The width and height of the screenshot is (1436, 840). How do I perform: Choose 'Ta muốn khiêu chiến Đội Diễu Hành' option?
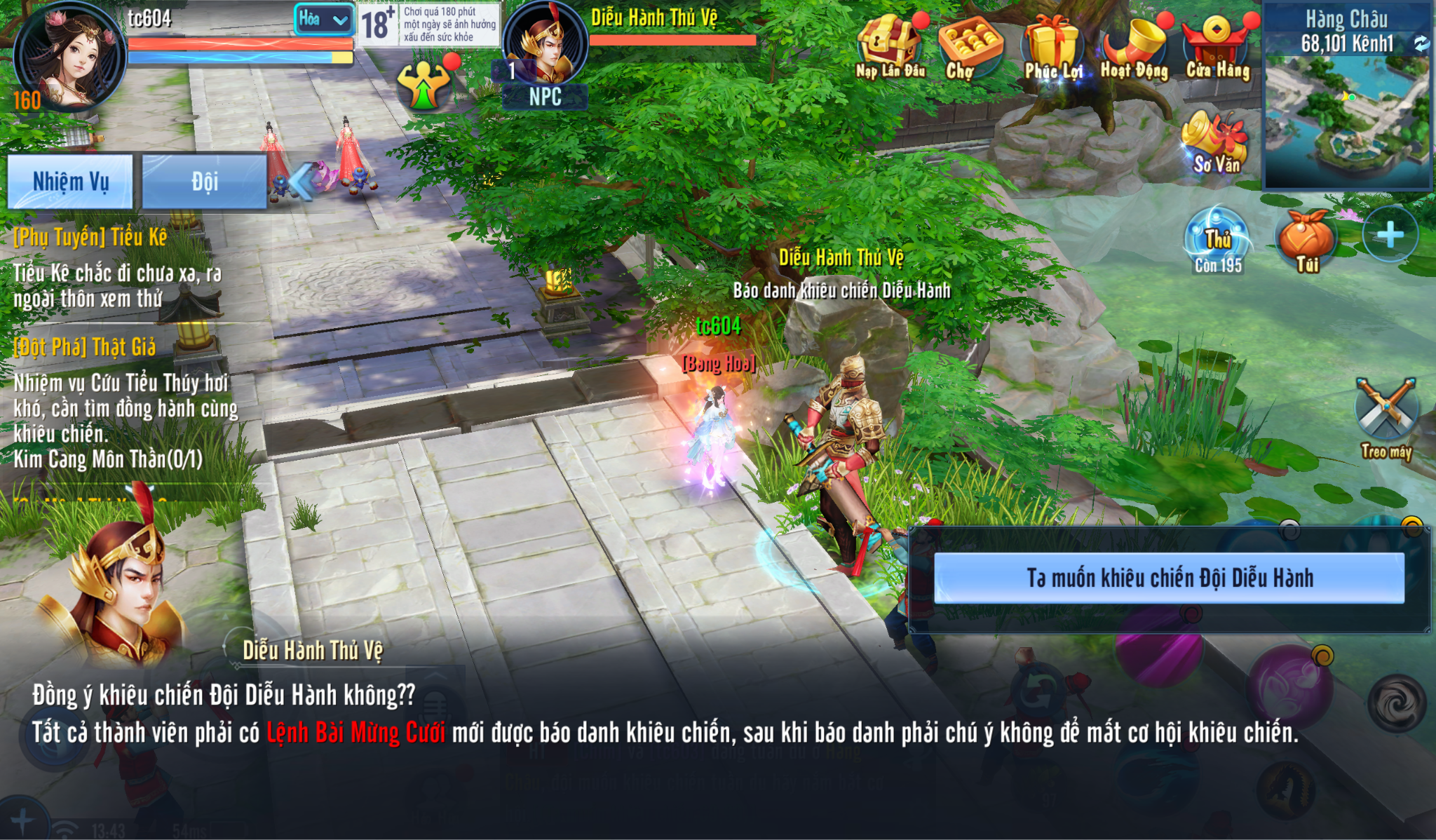(1169, 578)
